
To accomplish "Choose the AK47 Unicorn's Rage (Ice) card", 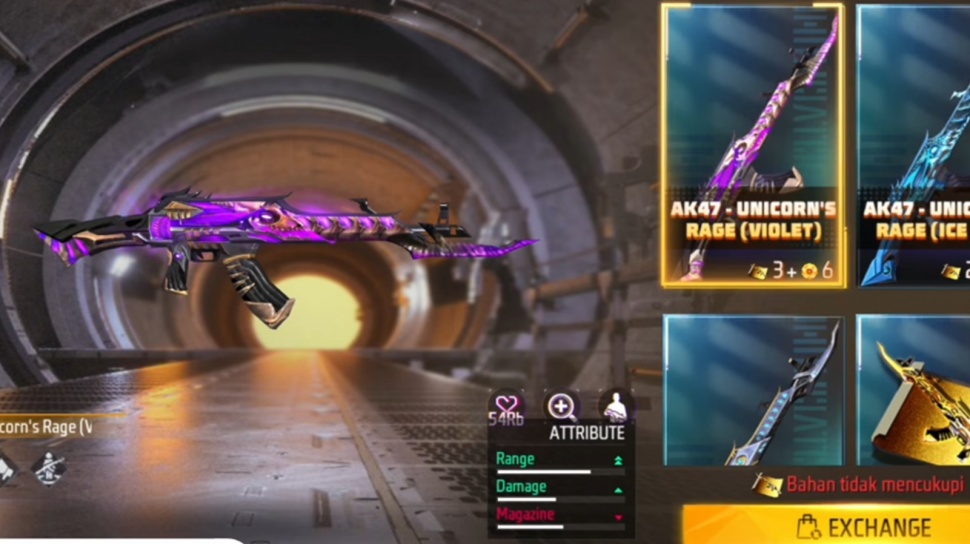I will pos(914,145).
